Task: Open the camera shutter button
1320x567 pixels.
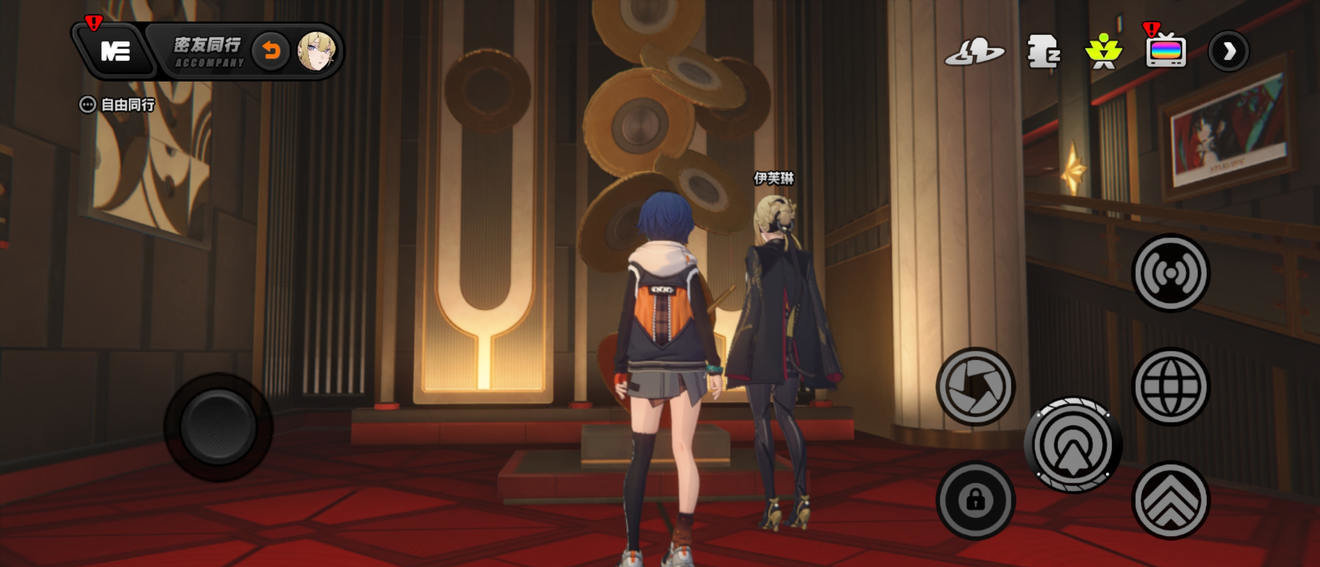Action: coord(975,386)
